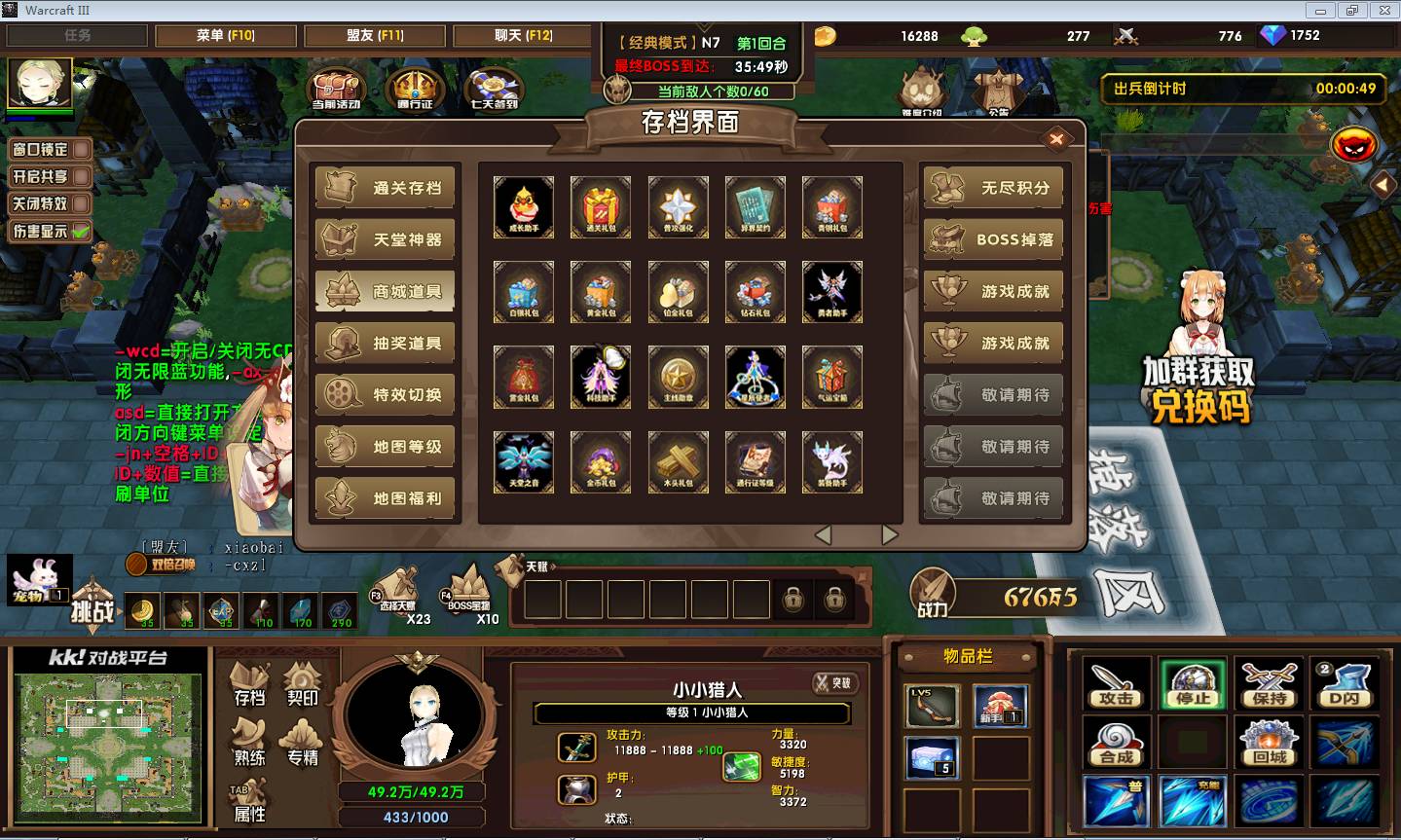1401x840 pixels.
Task: Click the 钻石礼包 gift pack
Action: tap(755, 291)
